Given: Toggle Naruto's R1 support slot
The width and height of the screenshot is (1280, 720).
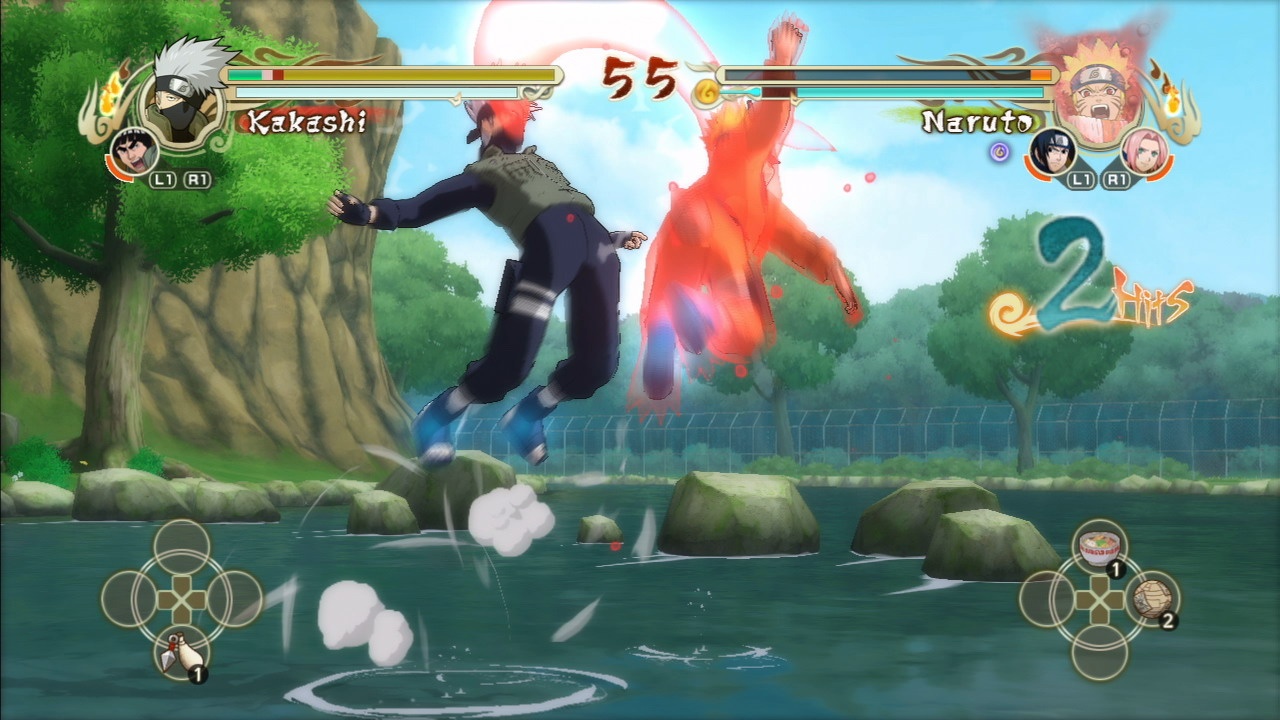Looking at the screenshot, I should pyautogui.click(x=1117, y=179).
